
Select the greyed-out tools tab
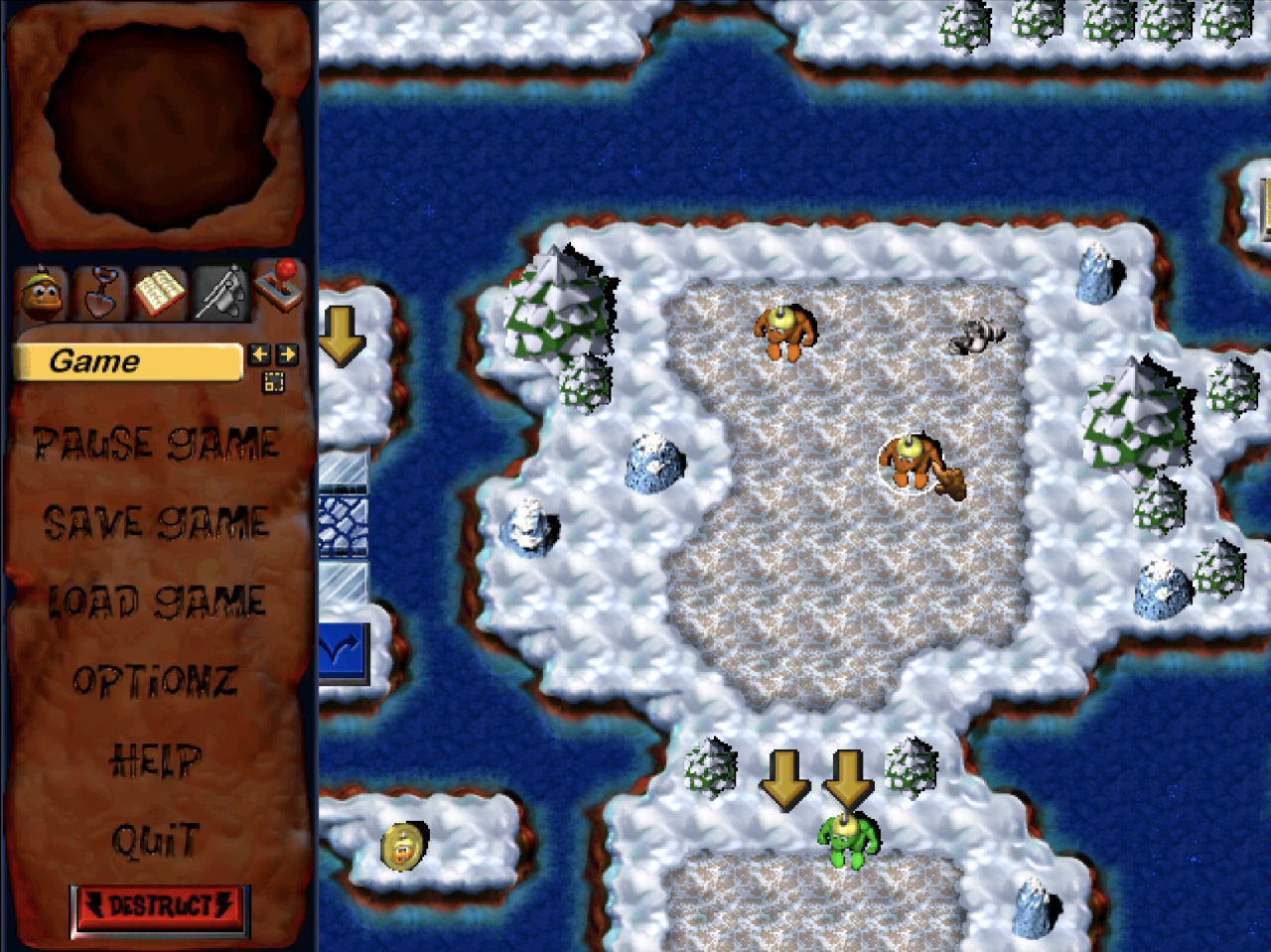[220, 293]
